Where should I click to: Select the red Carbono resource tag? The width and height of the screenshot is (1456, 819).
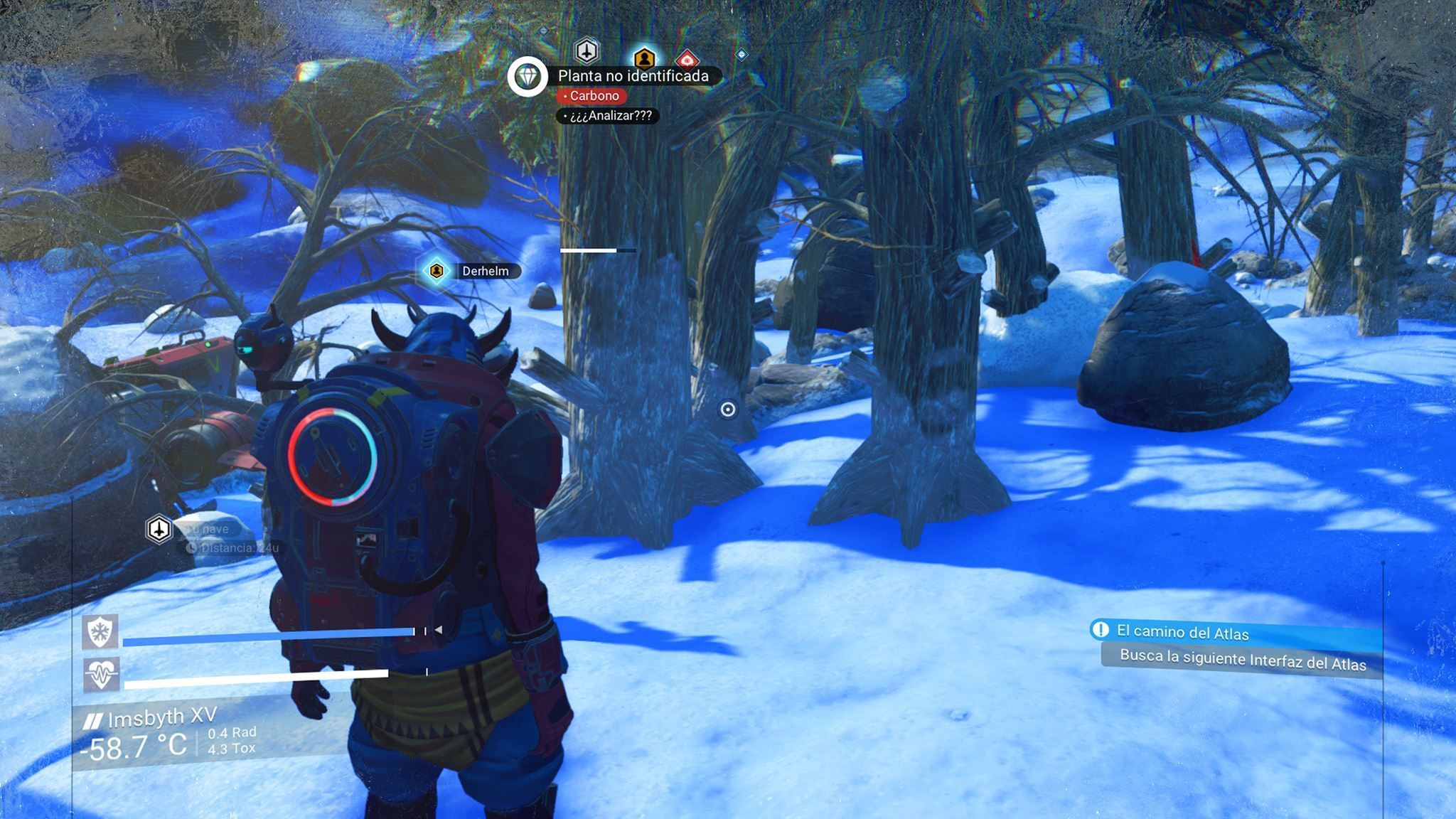593,96
